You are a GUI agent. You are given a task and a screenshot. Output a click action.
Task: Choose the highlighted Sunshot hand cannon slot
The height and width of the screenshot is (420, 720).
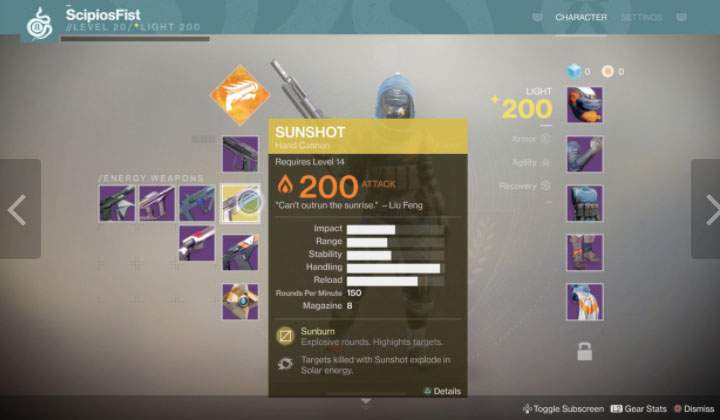(240, 202)
